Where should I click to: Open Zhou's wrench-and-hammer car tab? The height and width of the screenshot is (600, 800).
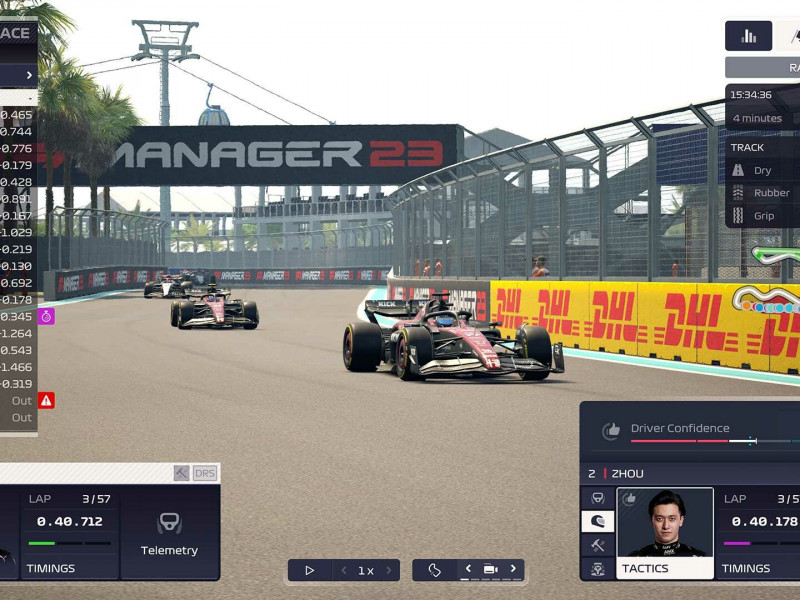coord(598,545)
